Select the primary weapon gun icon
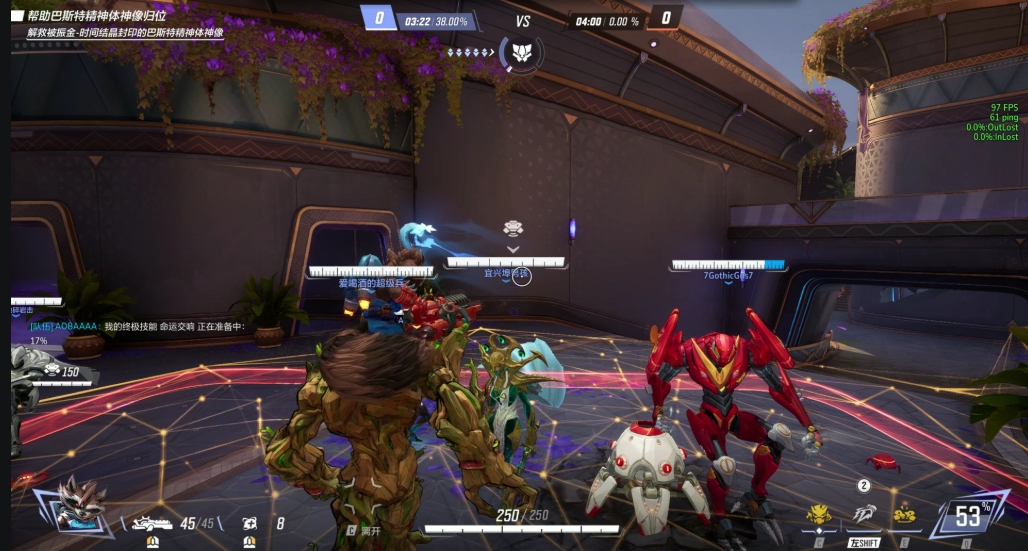This screenshot has height=551, width=1028. point(154,522)
